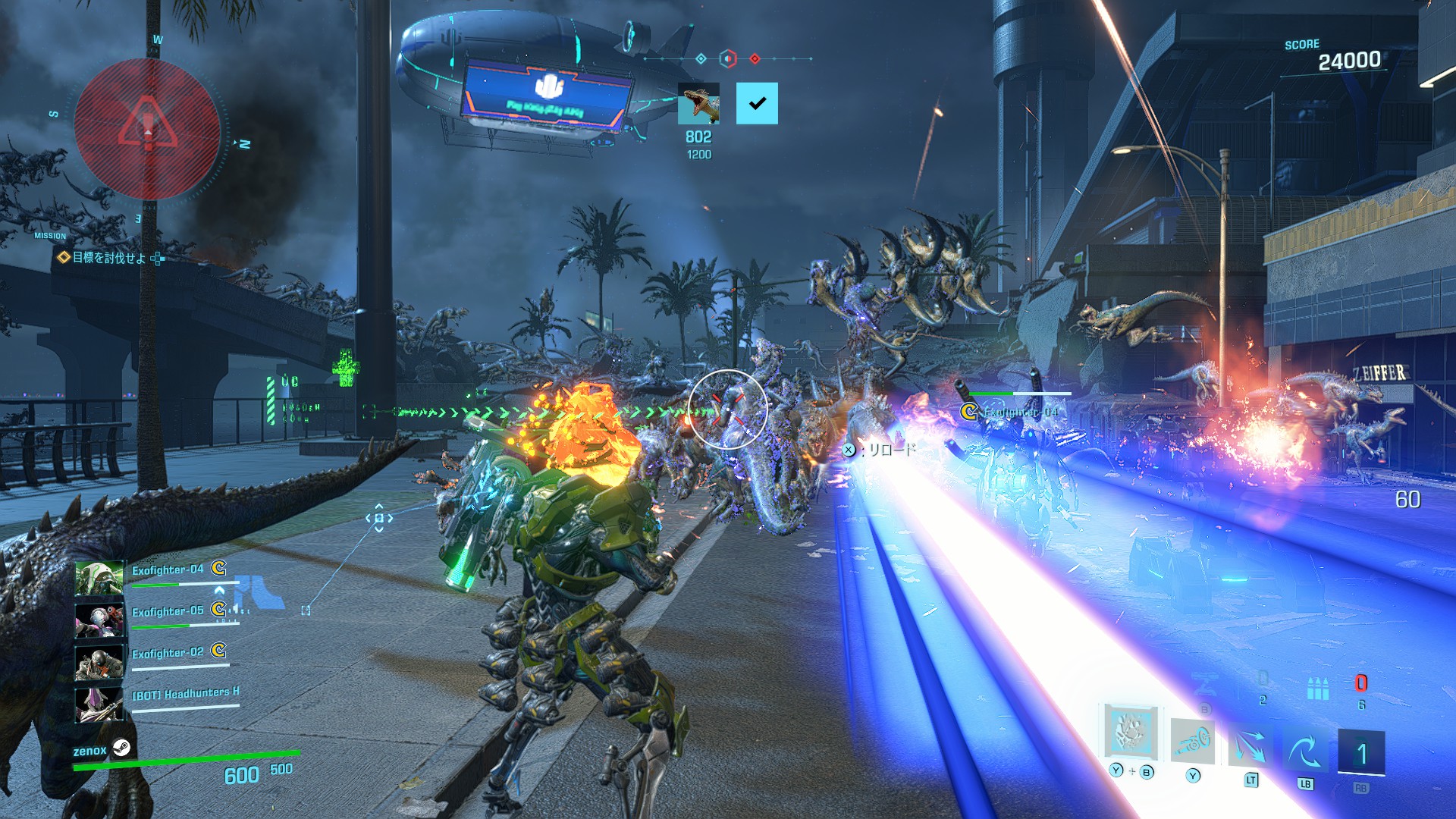Choose Exofighter-02's portrait in team list

(x=99, y=661)
